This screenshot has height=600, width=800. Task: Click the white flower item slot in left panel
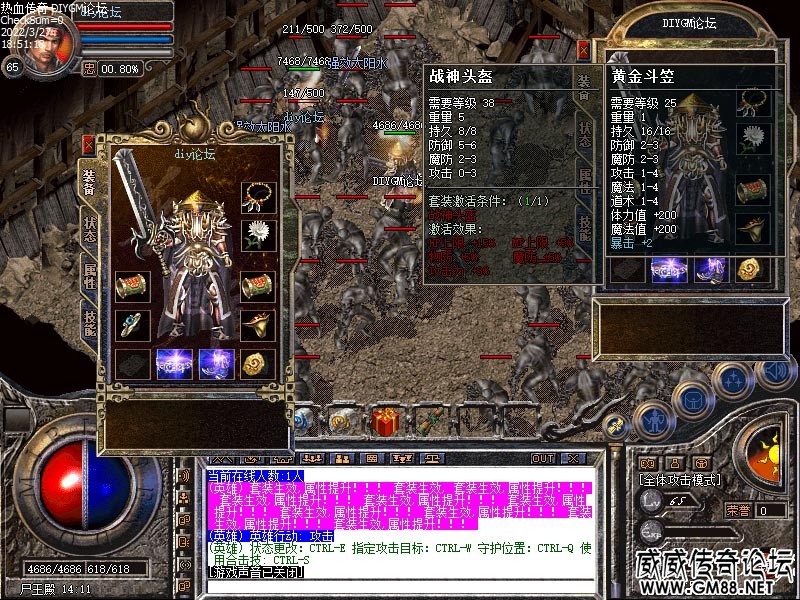tap(258, 236)
